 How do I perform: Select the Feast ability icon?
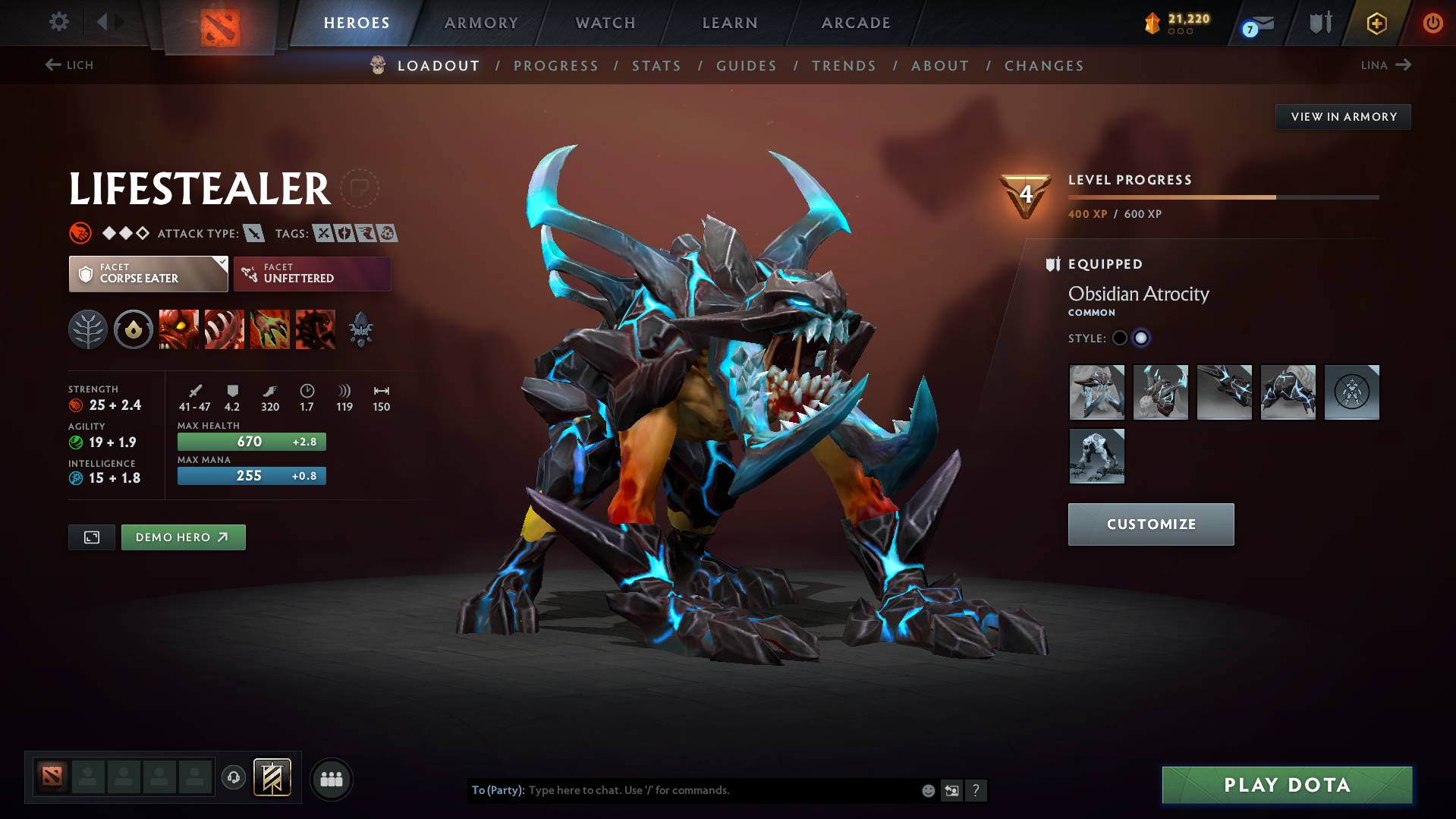225,329
